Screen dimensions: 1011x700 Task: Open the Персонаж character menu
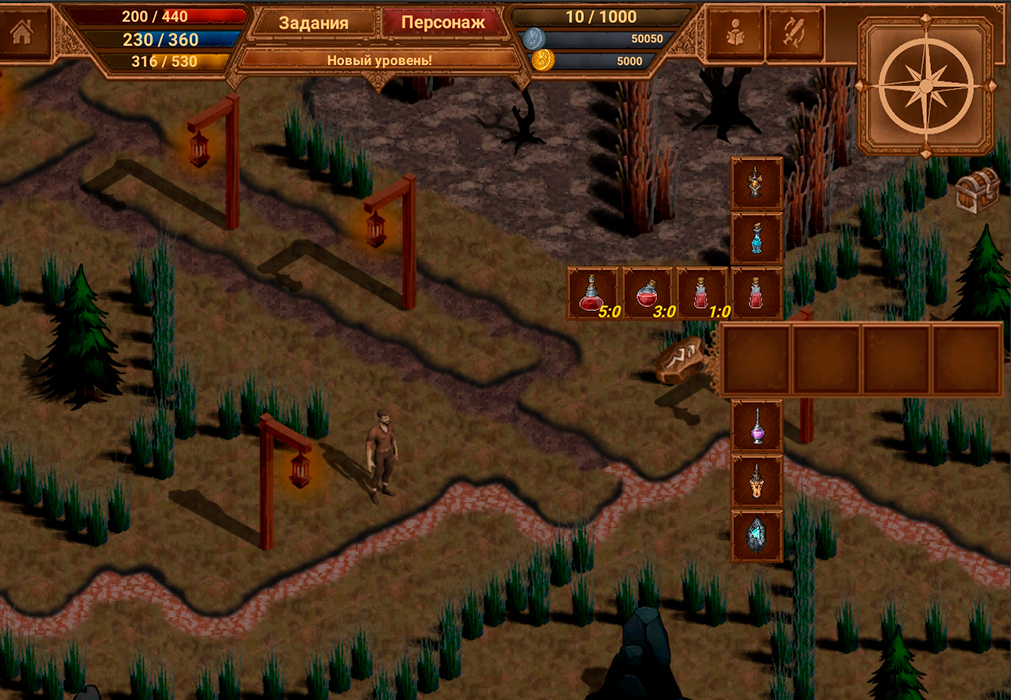[x=442, y=23]
